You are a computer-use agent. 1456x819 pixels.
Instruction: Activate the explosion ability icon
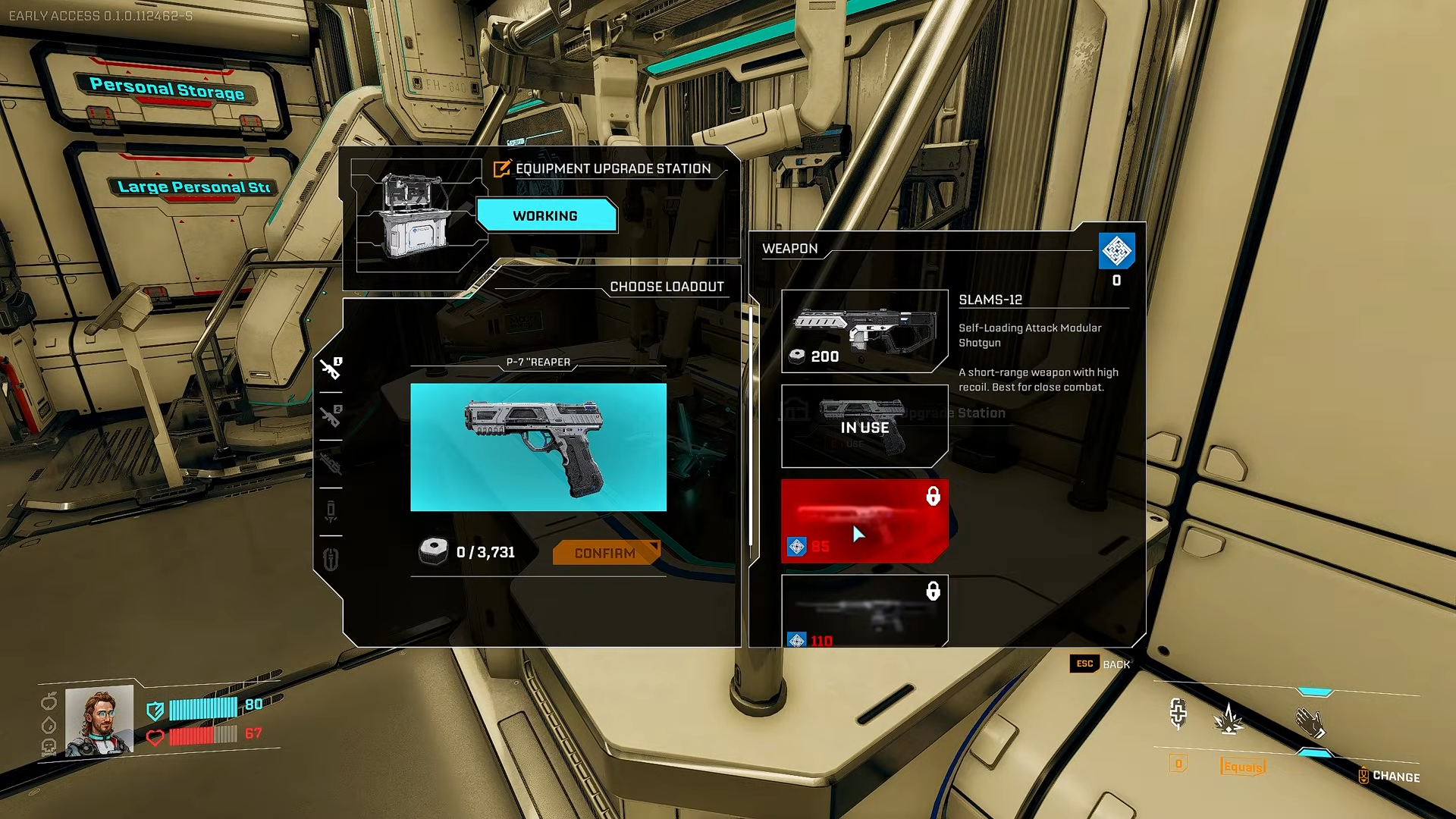tap(1228, 718)
